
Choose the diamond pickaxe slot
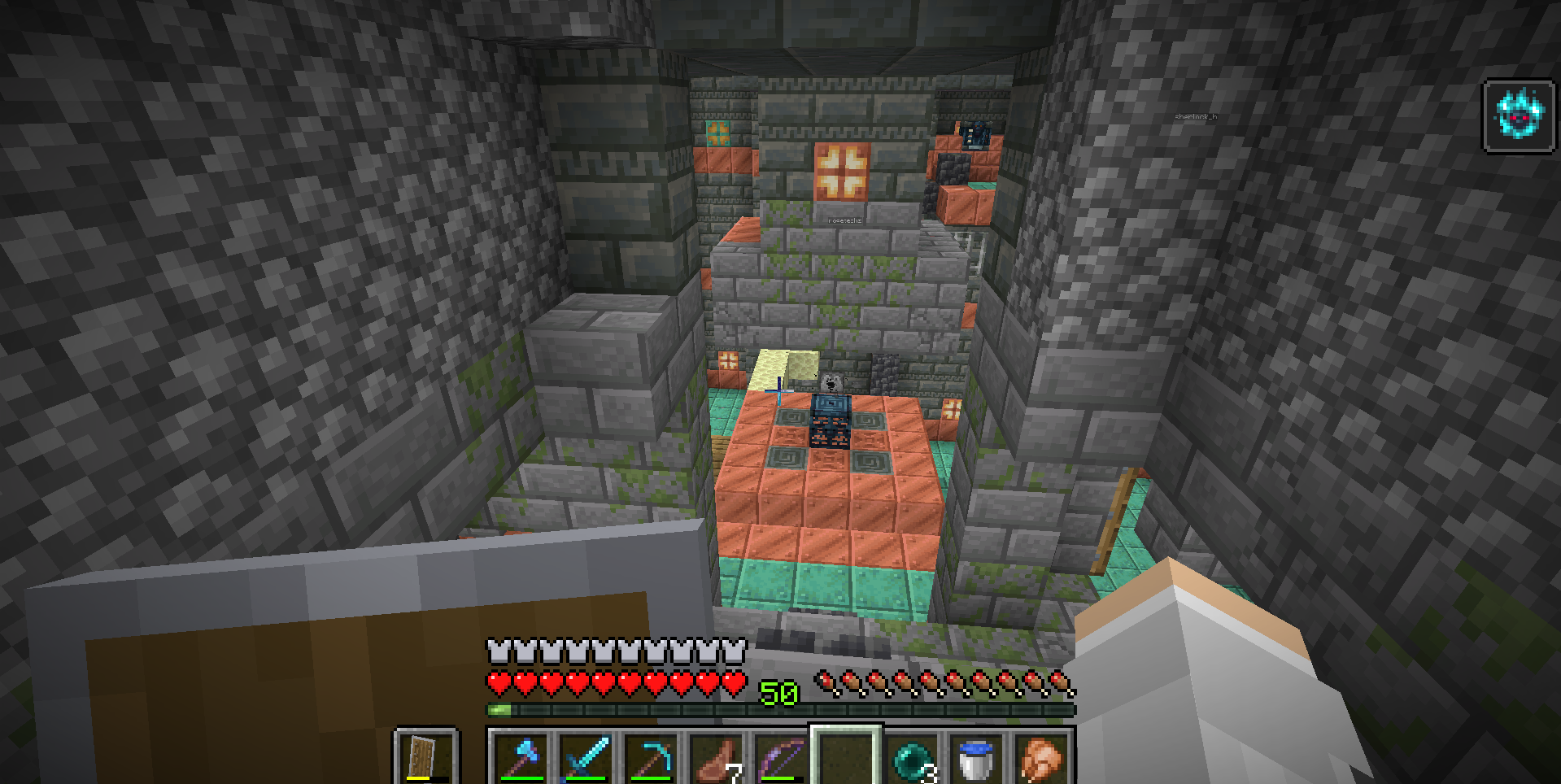[652, 758]
